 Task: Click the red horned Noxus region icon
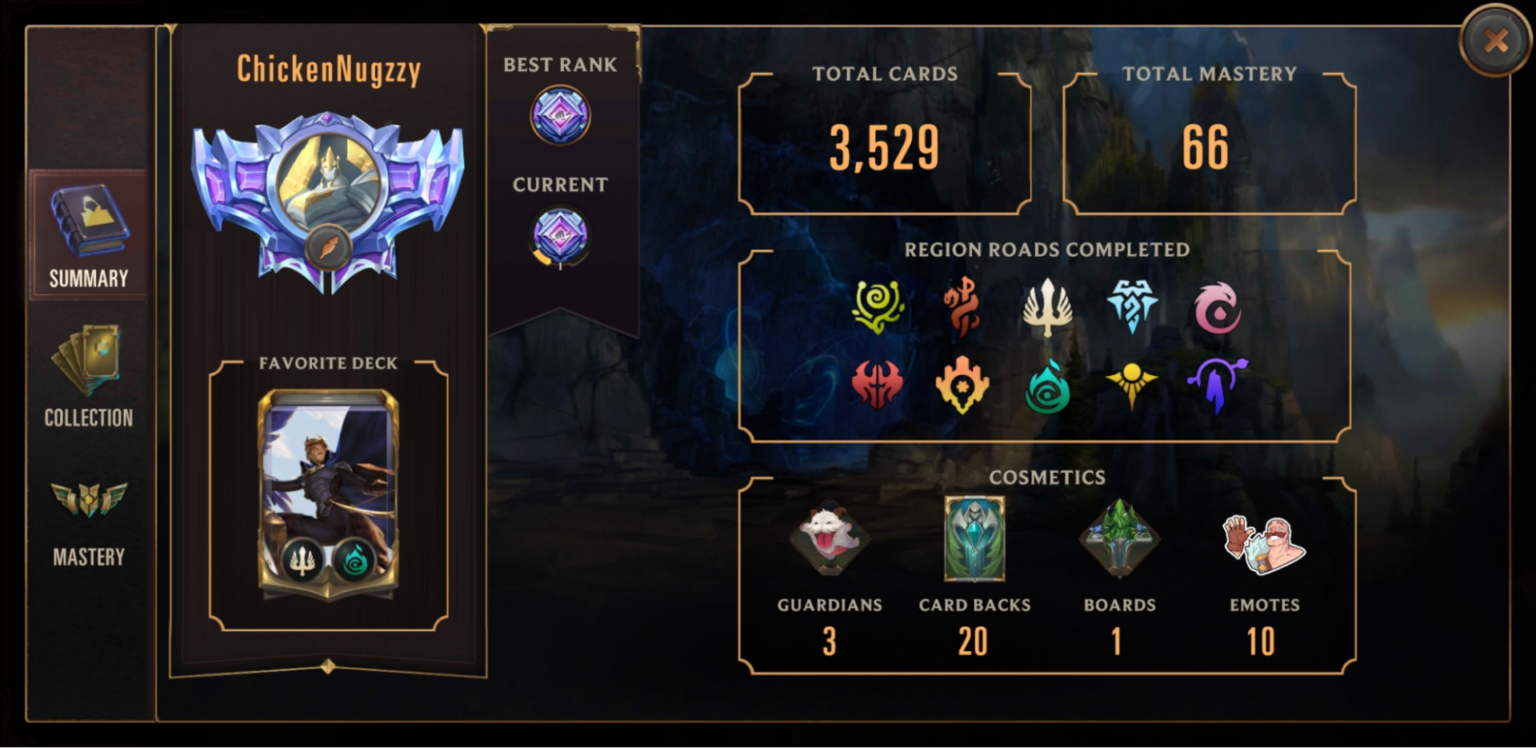[878, 385]
